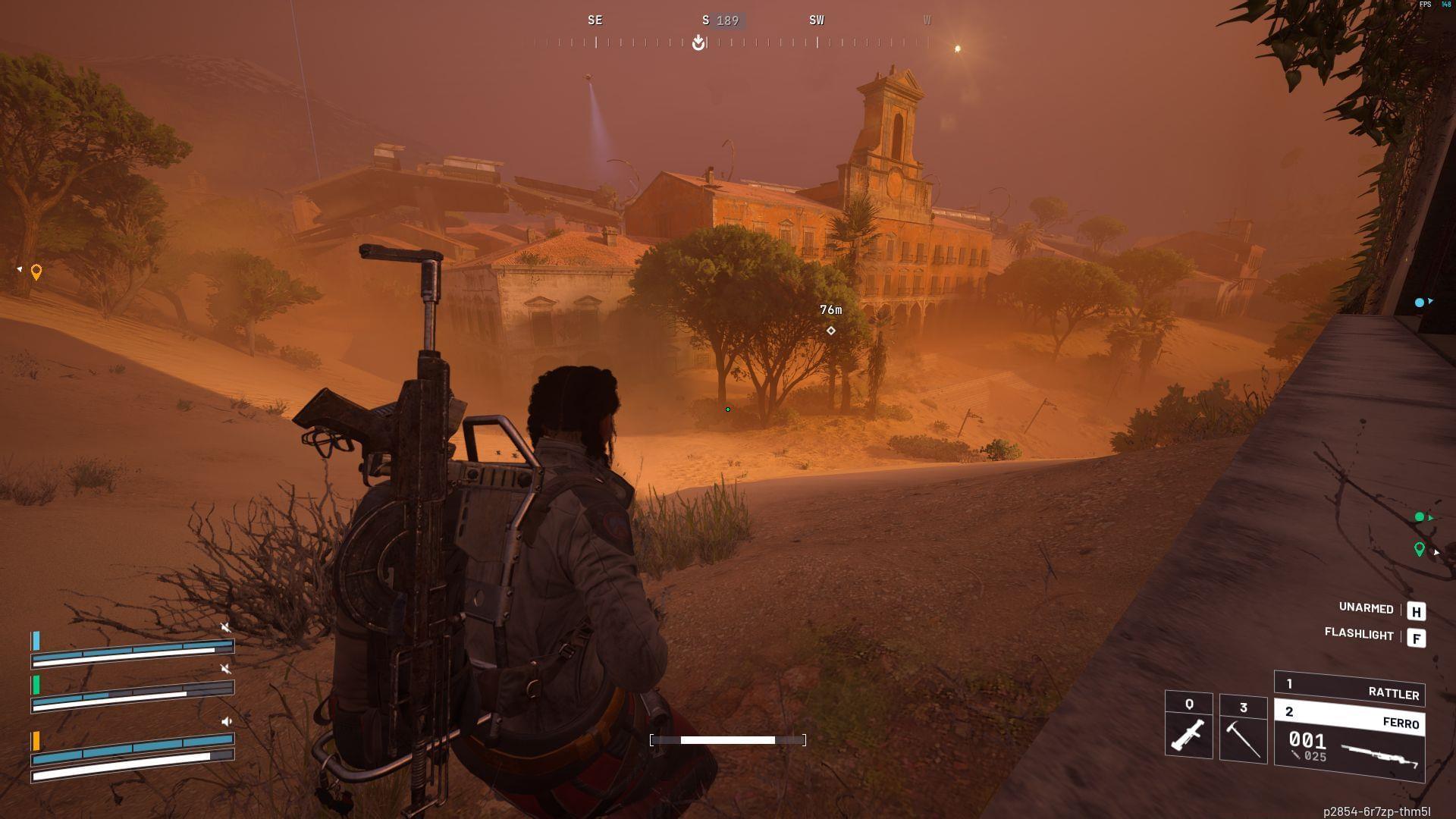Unmute the green status bar speaker
This screenshot has height=819, width=1456.
click(224, 668)
